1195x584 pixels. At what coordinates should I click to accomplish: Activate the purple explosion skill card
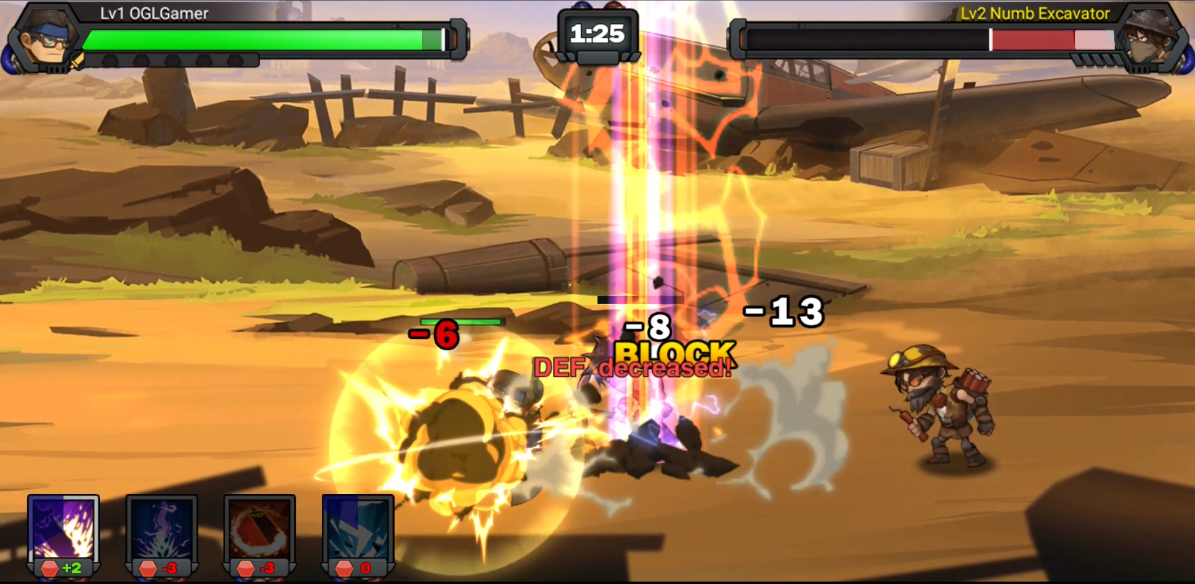pyautogui.click(x=63, y=530)
